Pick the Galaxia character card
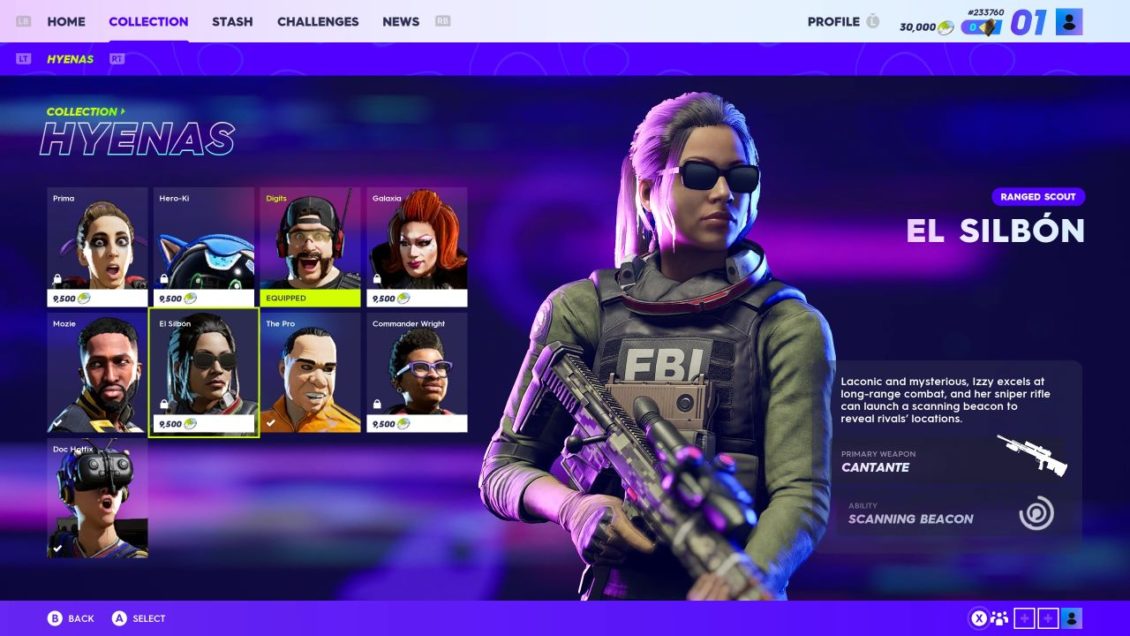The width and height of the screenshot is (1130, 636). point(417,247)
